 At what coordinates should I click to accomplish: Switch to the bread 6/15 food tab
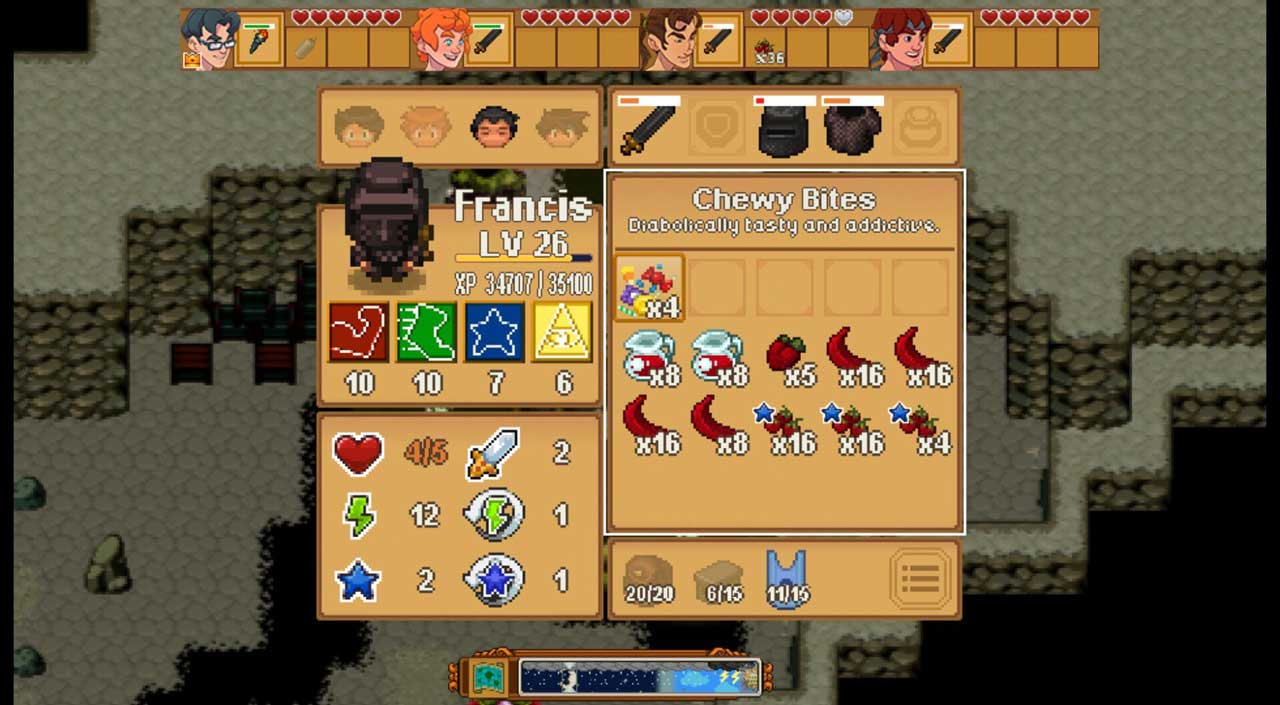coord(718,579)
